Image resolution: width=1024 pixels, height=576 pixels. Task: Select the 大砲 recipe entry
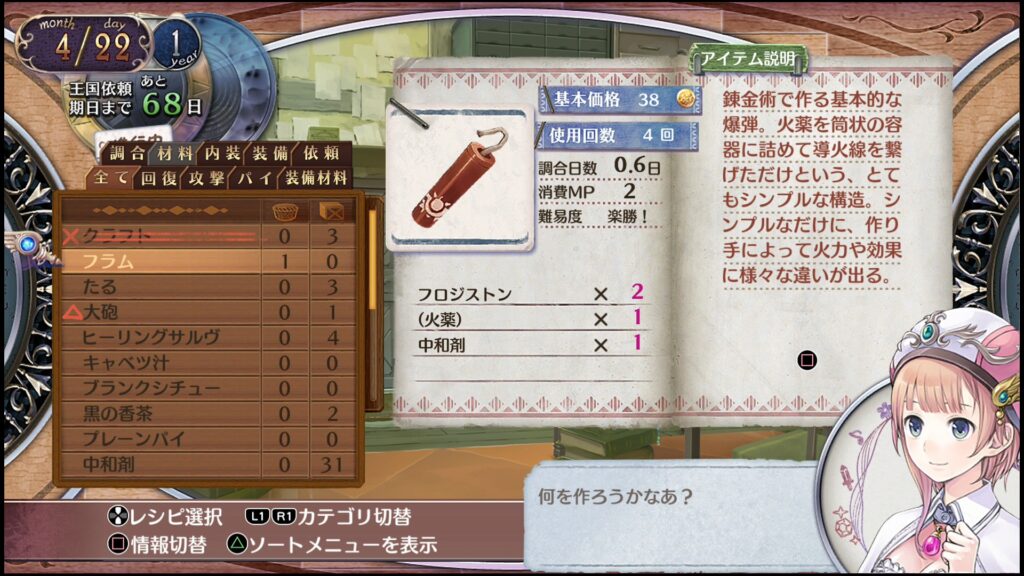[160, 312]
